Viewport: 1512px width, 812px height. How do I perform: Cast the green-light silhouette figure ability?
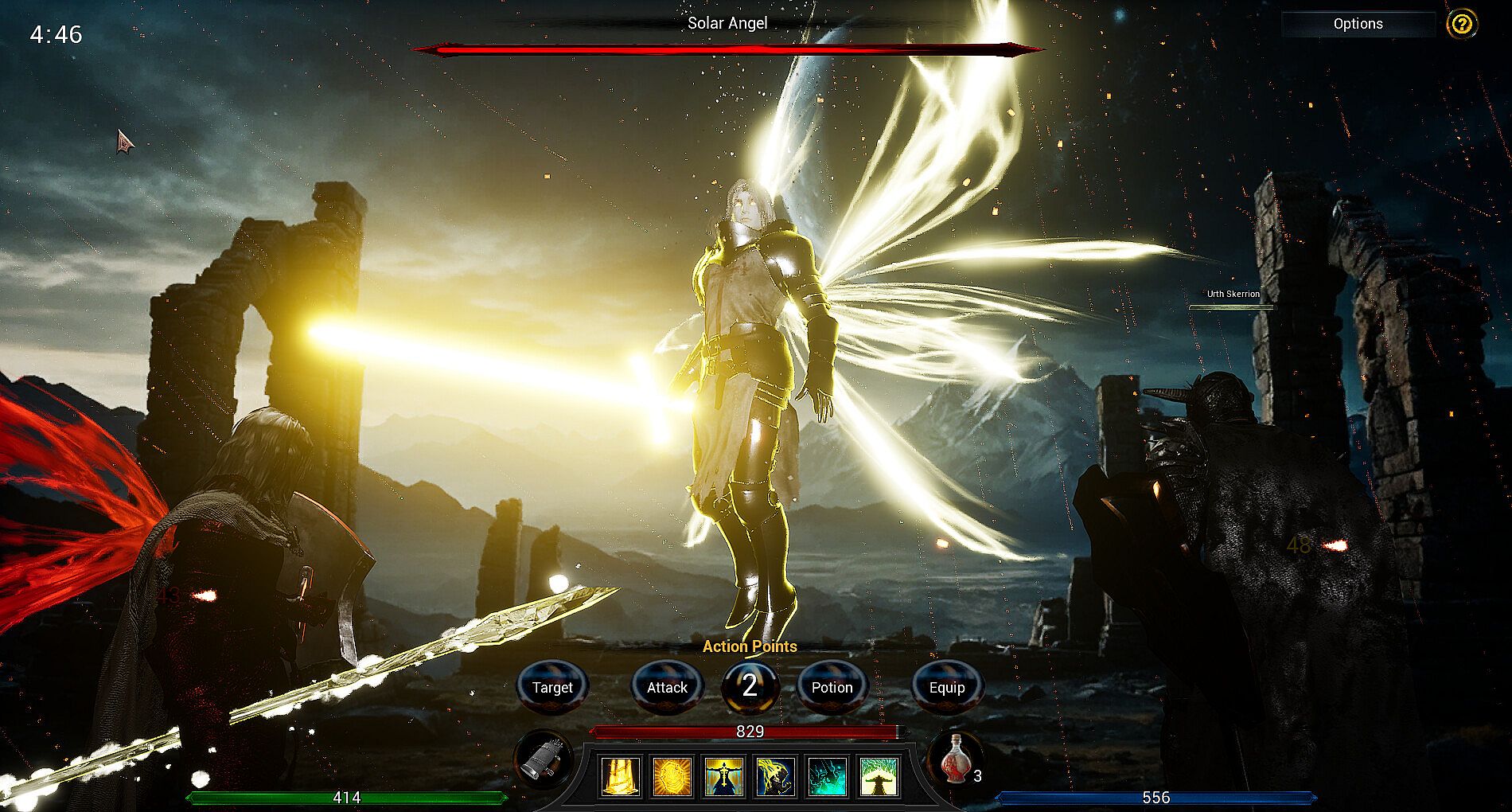pos(879,776)
